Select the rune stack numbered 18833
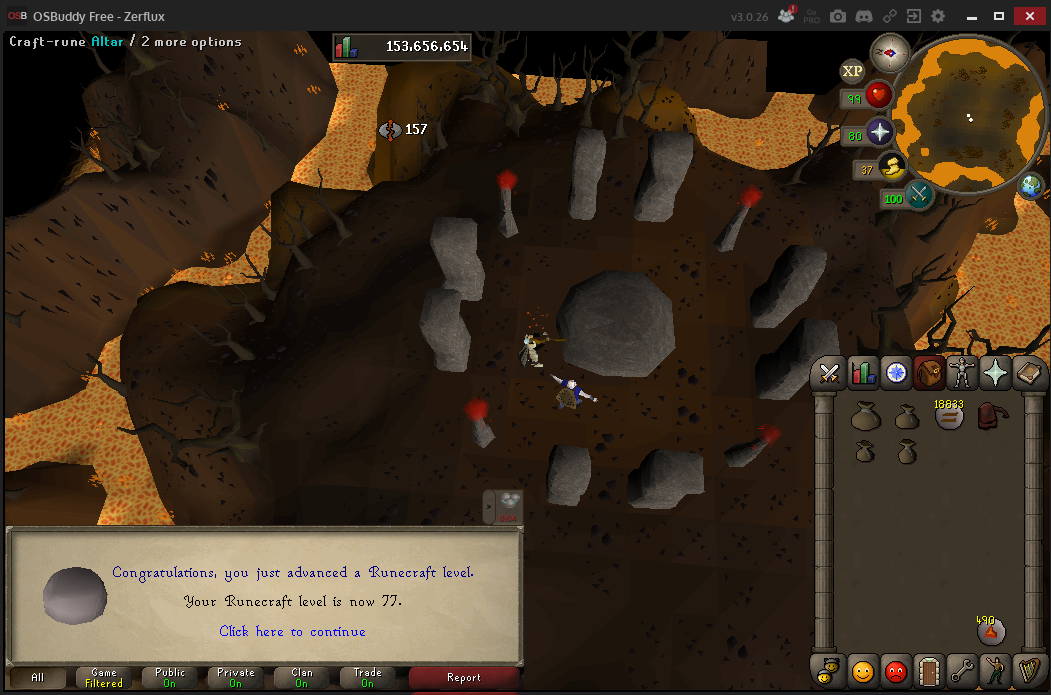 pos(948,416)
